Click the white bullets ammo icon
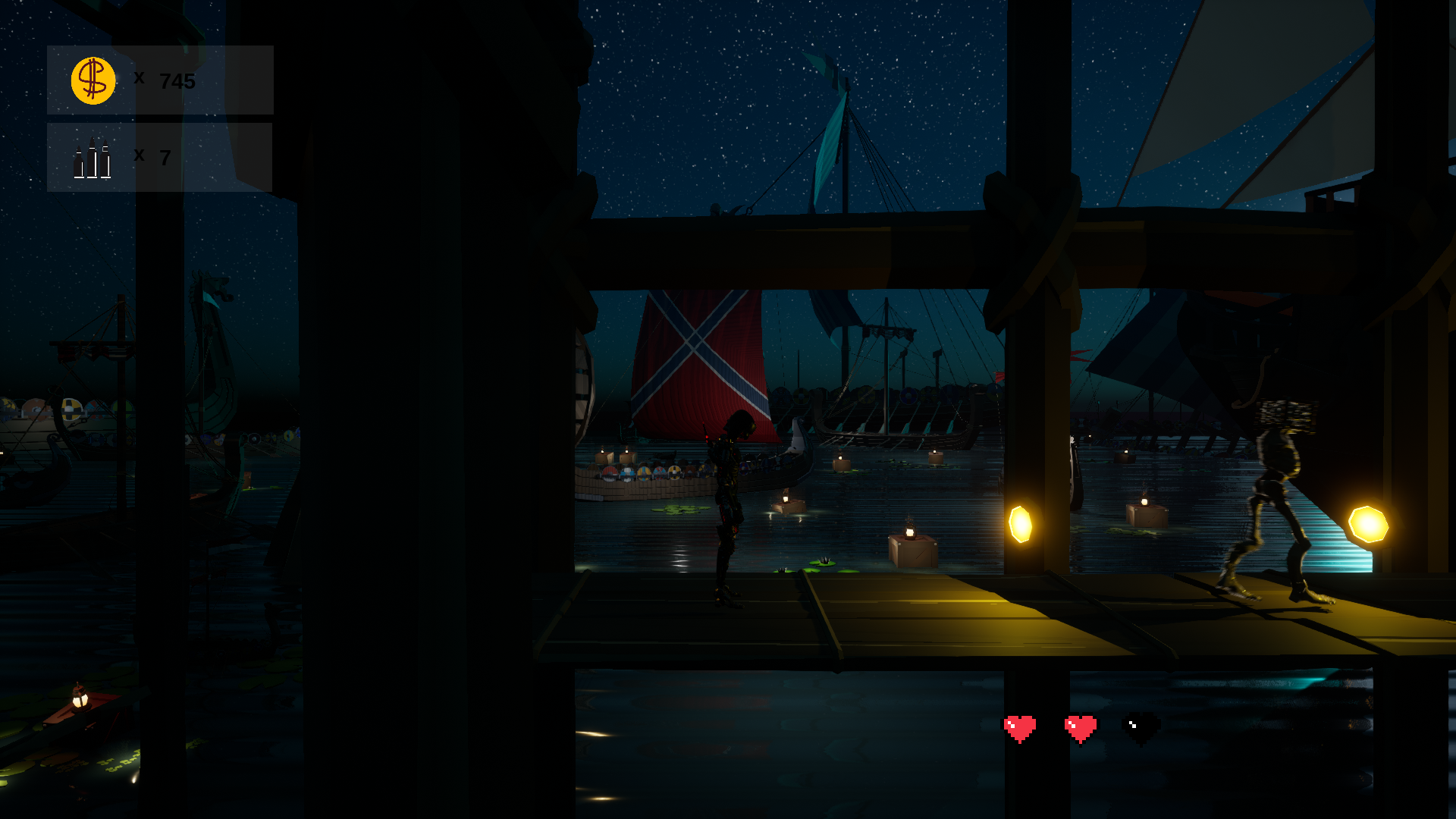The image size is (1456, 819). (x=93, y=159)
